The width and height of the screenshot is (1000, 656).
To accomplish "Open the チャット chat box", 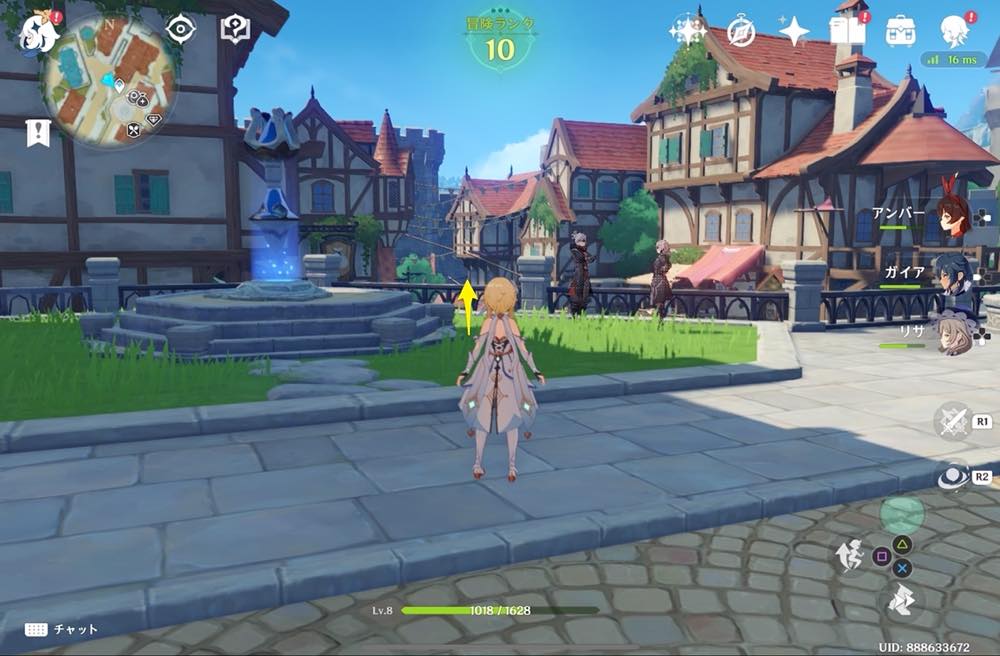I will point(62,629).
